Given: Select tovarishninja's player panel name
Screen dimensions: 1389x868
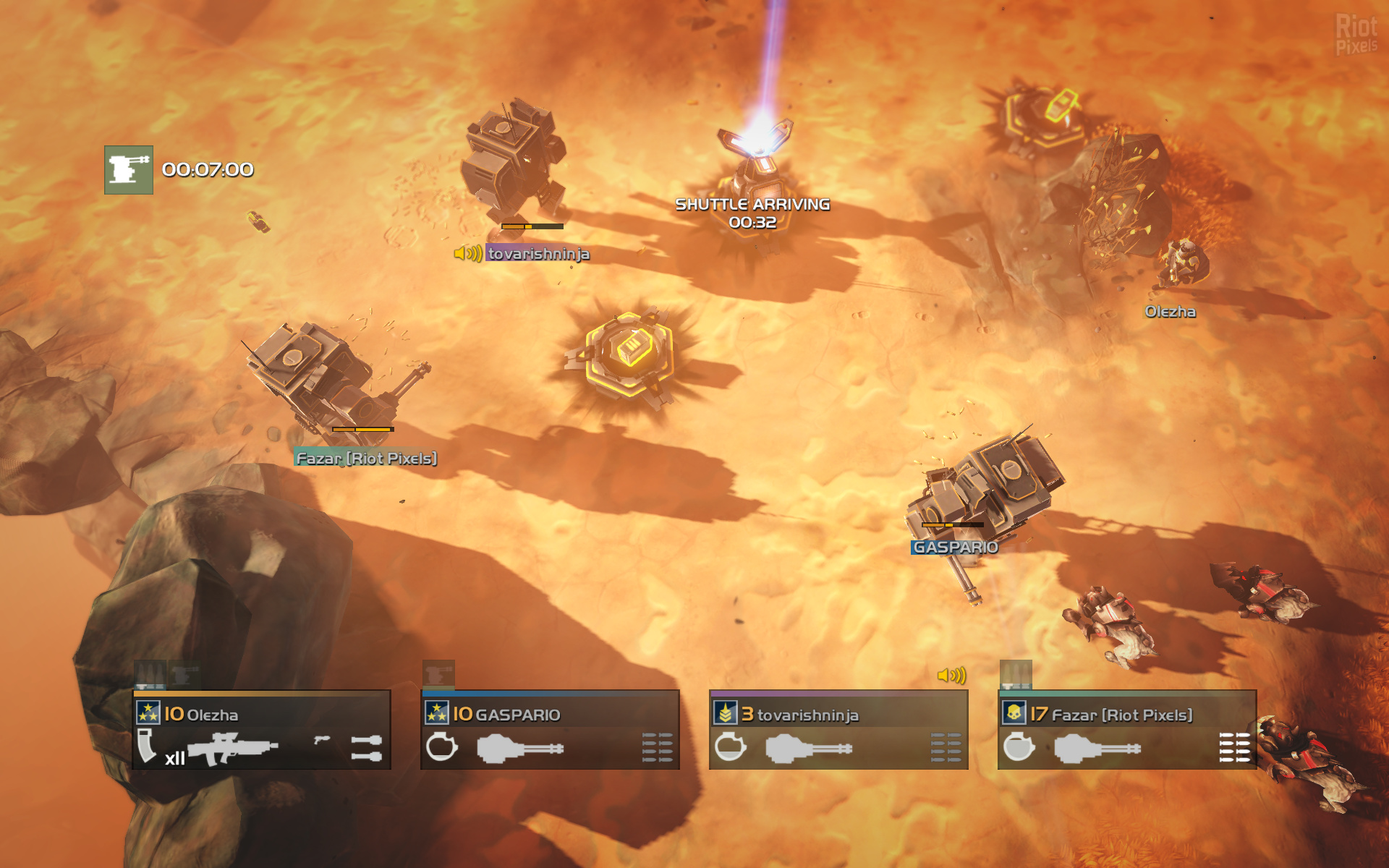Looking at the screenshot, I should 807,715.
